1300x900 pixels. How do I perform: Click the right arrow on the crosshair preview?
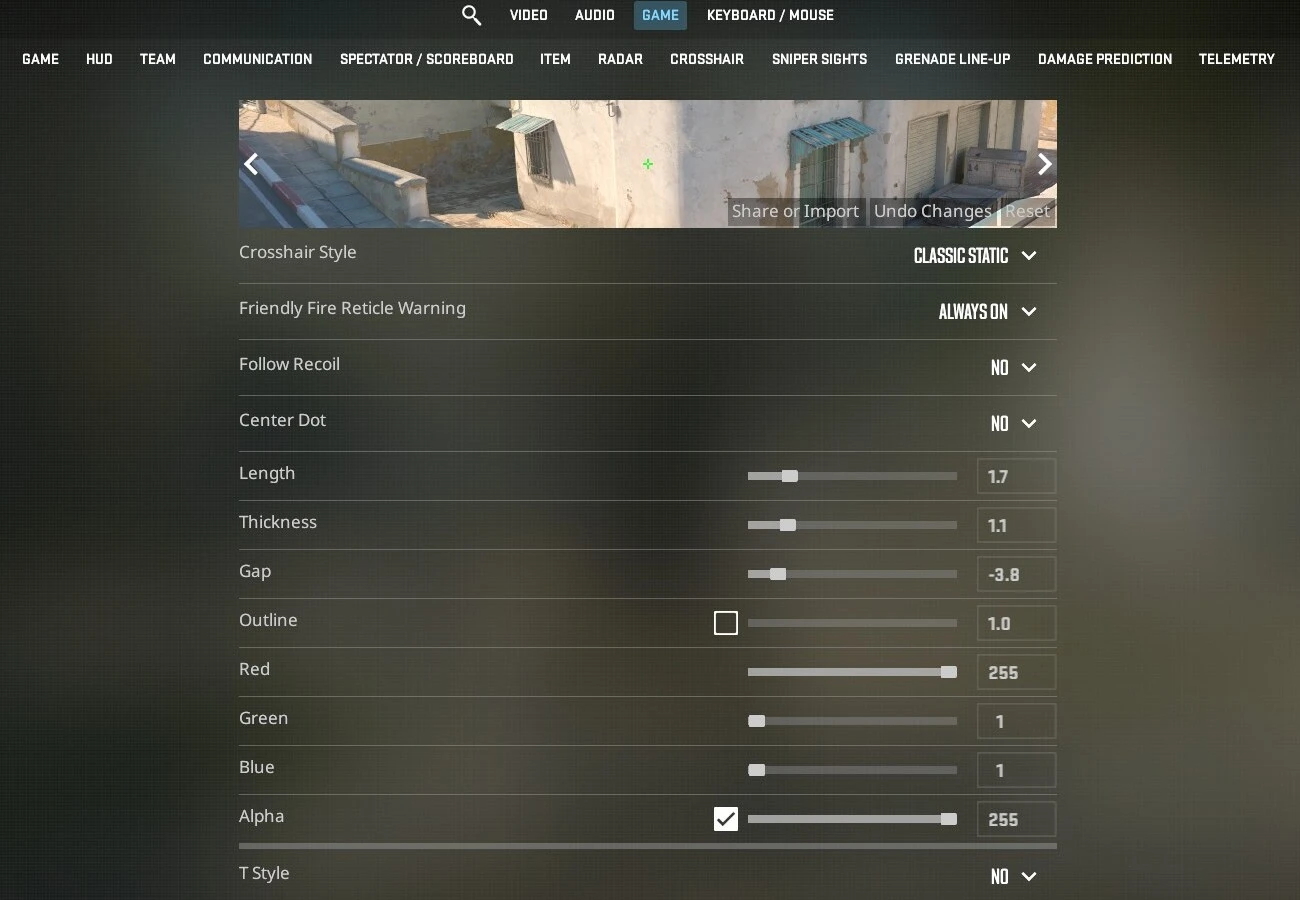pyautogui.click(x=1044, y=164)
